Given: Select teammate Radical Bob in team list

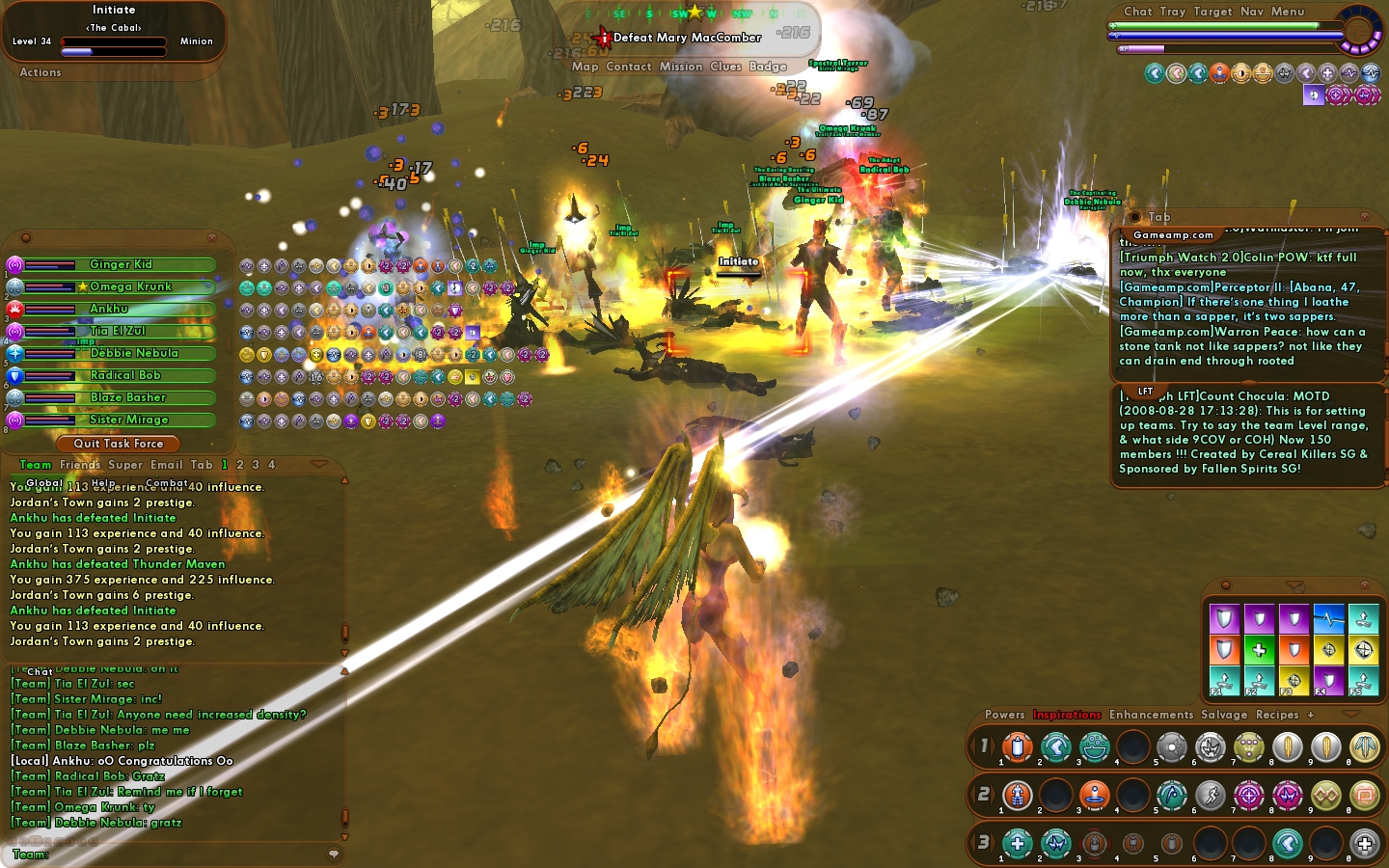Looking at the screenshot, I should (125, 375).
